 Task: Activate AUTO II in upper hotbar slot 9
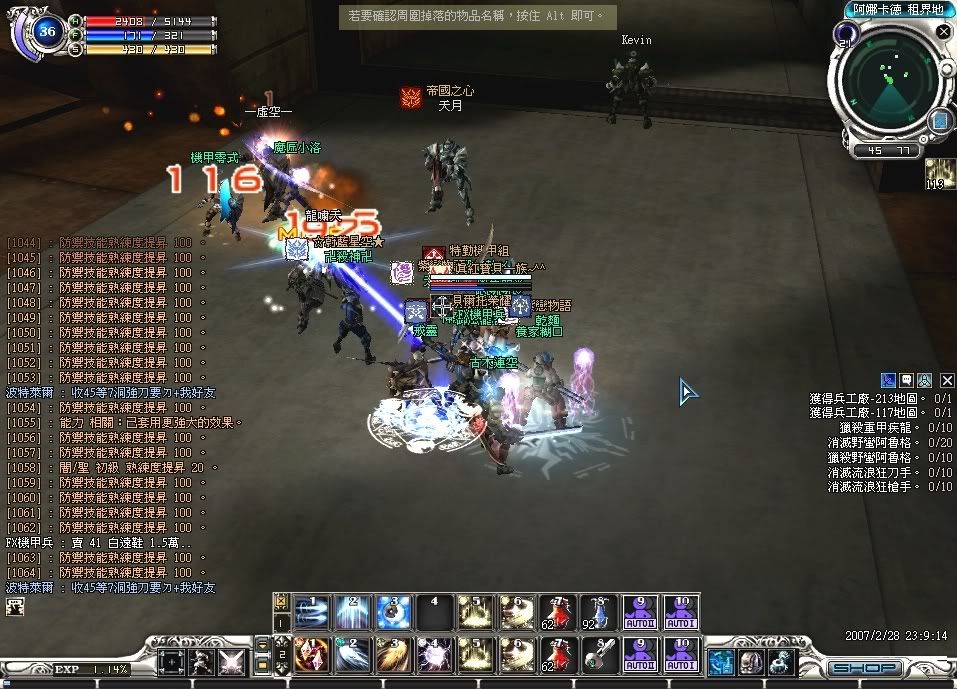[638, 611]
